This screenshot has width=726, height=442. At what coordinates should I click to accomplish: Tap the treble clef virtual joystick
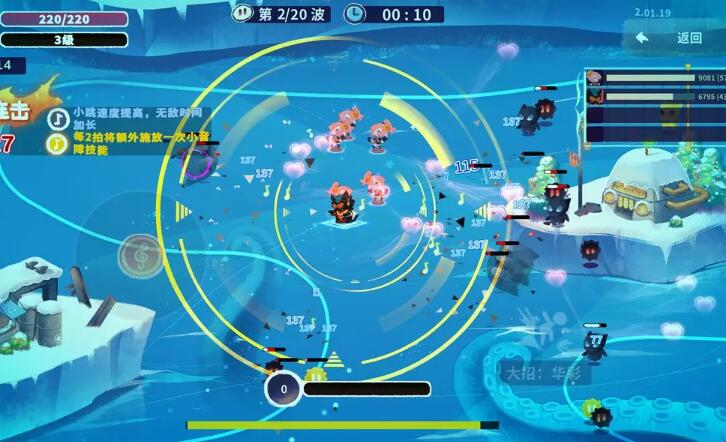(x=140, y=255)
